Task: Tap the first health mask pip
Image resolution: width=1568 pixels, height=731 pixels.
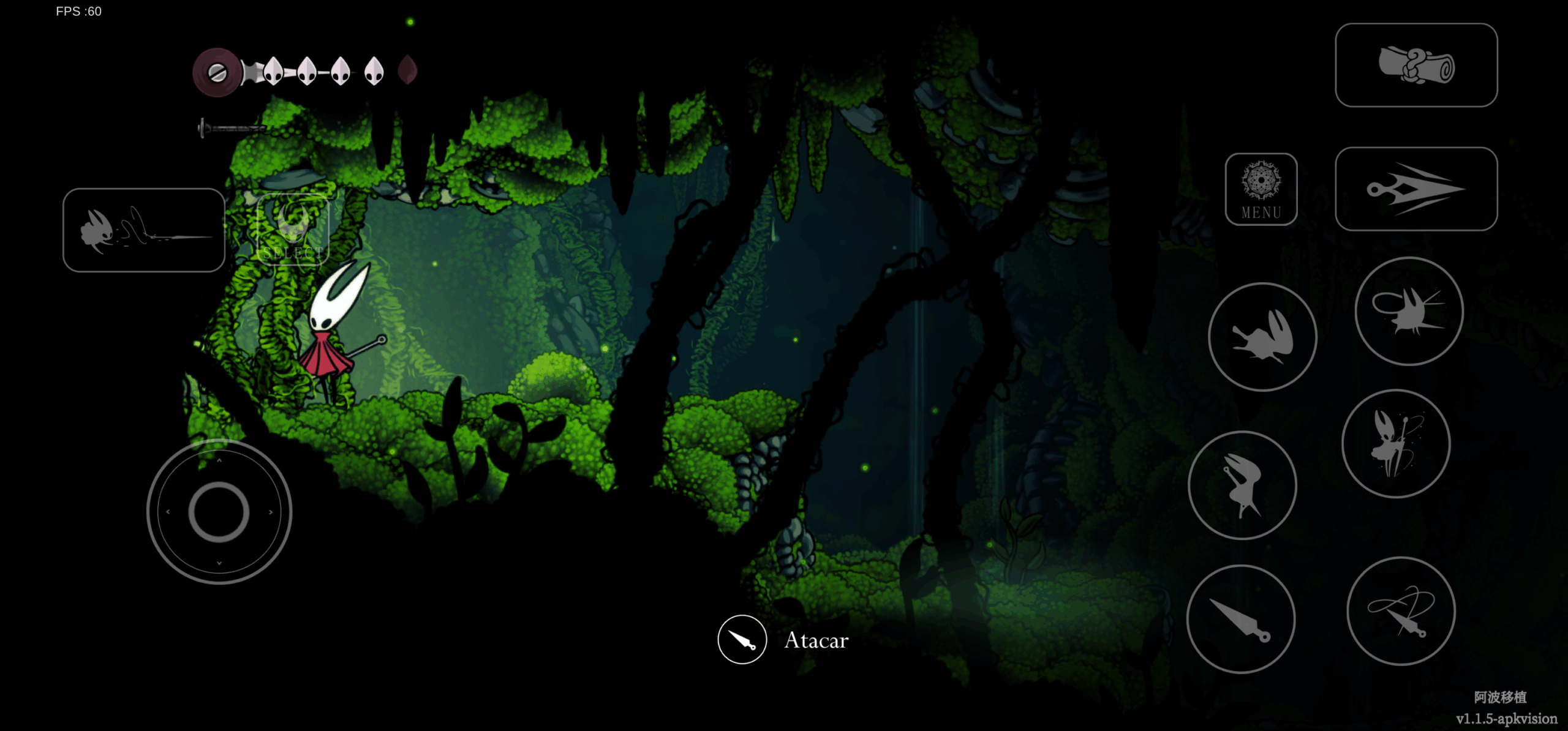Action: 274,72
